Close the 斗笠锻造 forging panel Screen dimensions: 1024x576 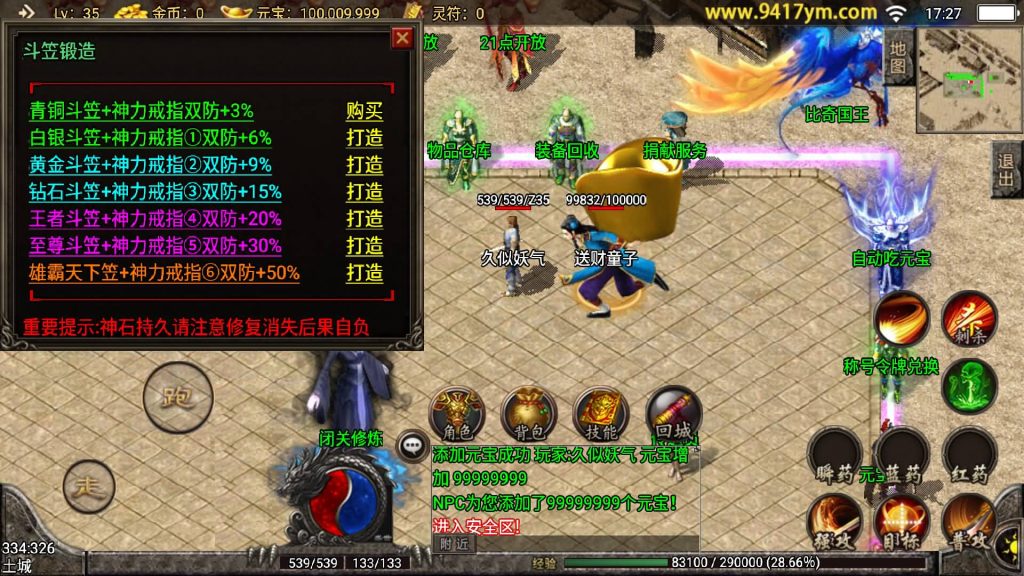402,38
